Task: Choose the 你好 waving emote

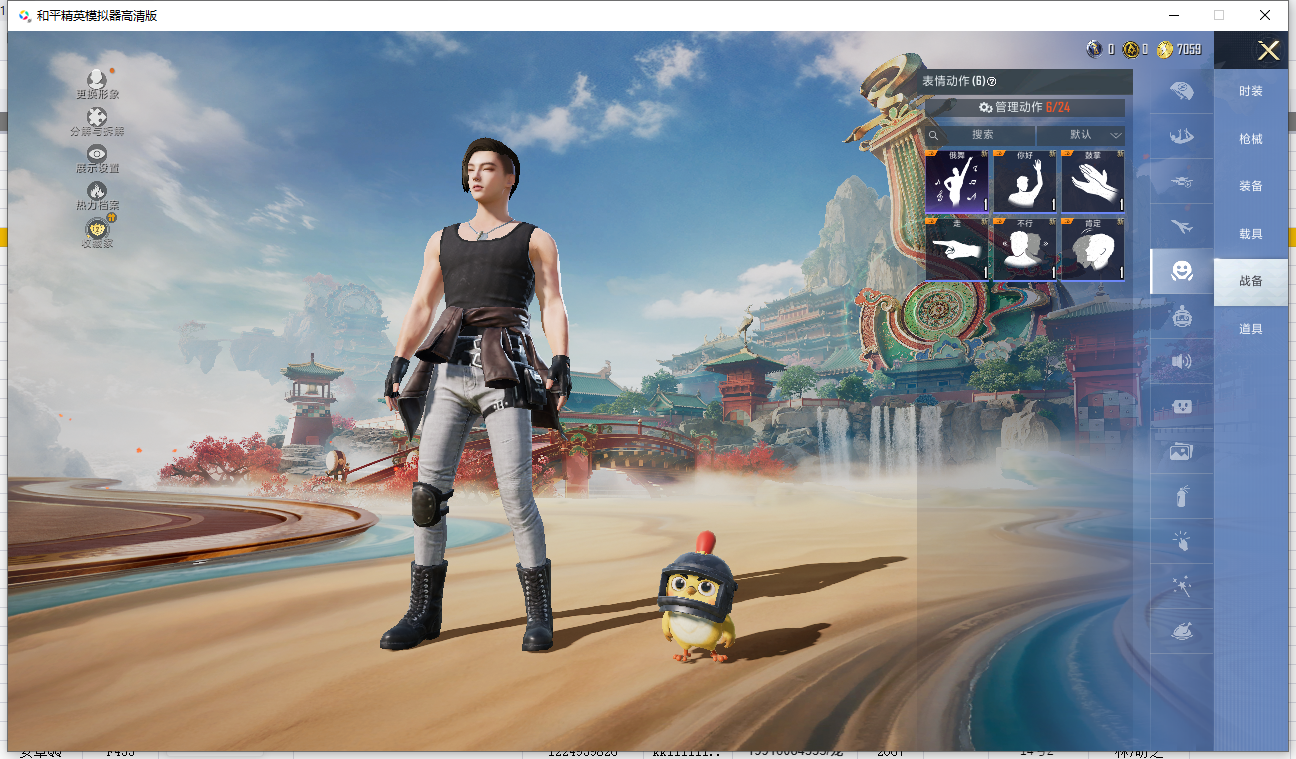Action: [x=1024, y=182]
